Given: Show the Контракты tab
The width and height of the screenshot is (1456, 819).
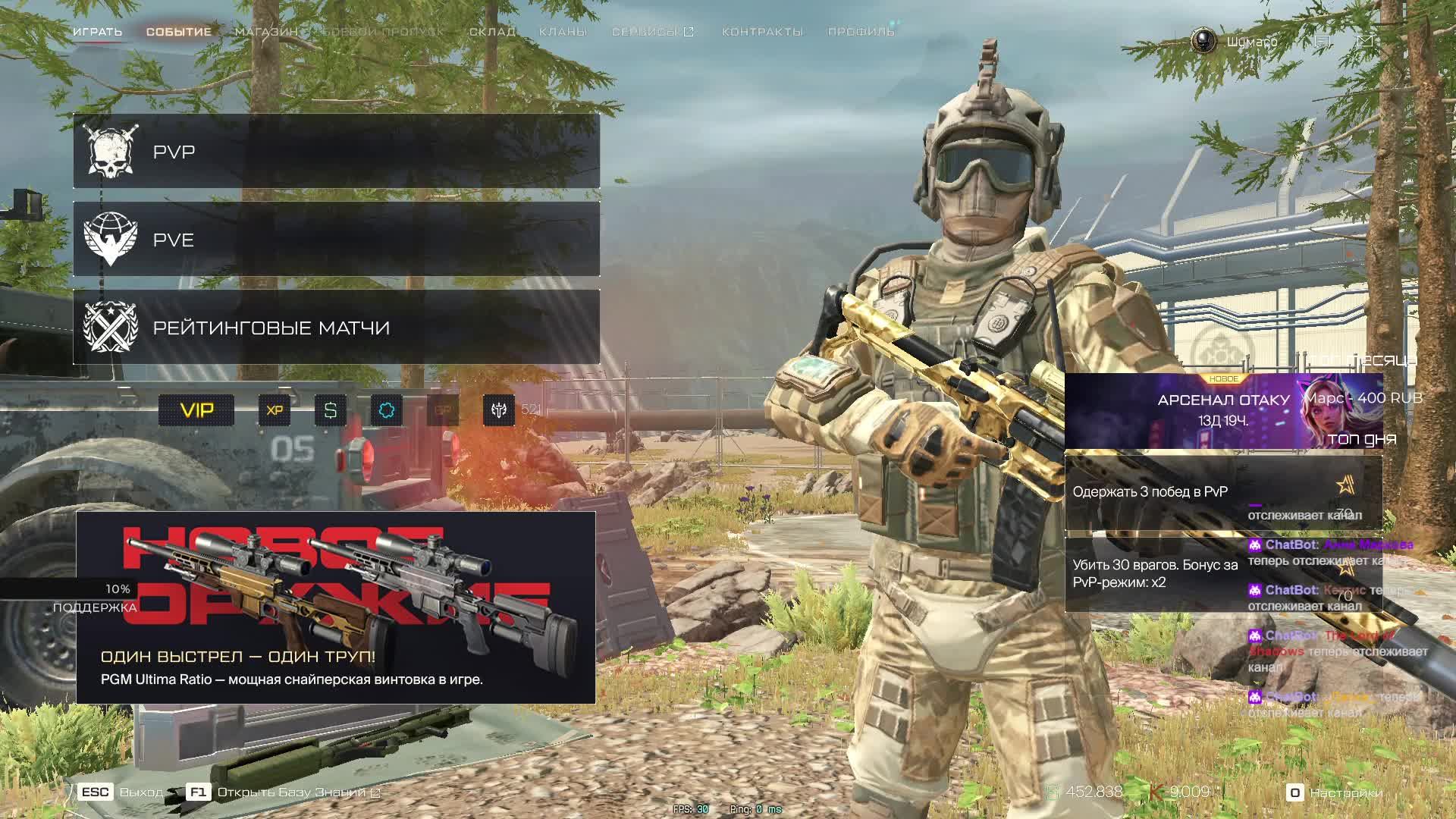Looking at the screenshot, I should 762,32.
